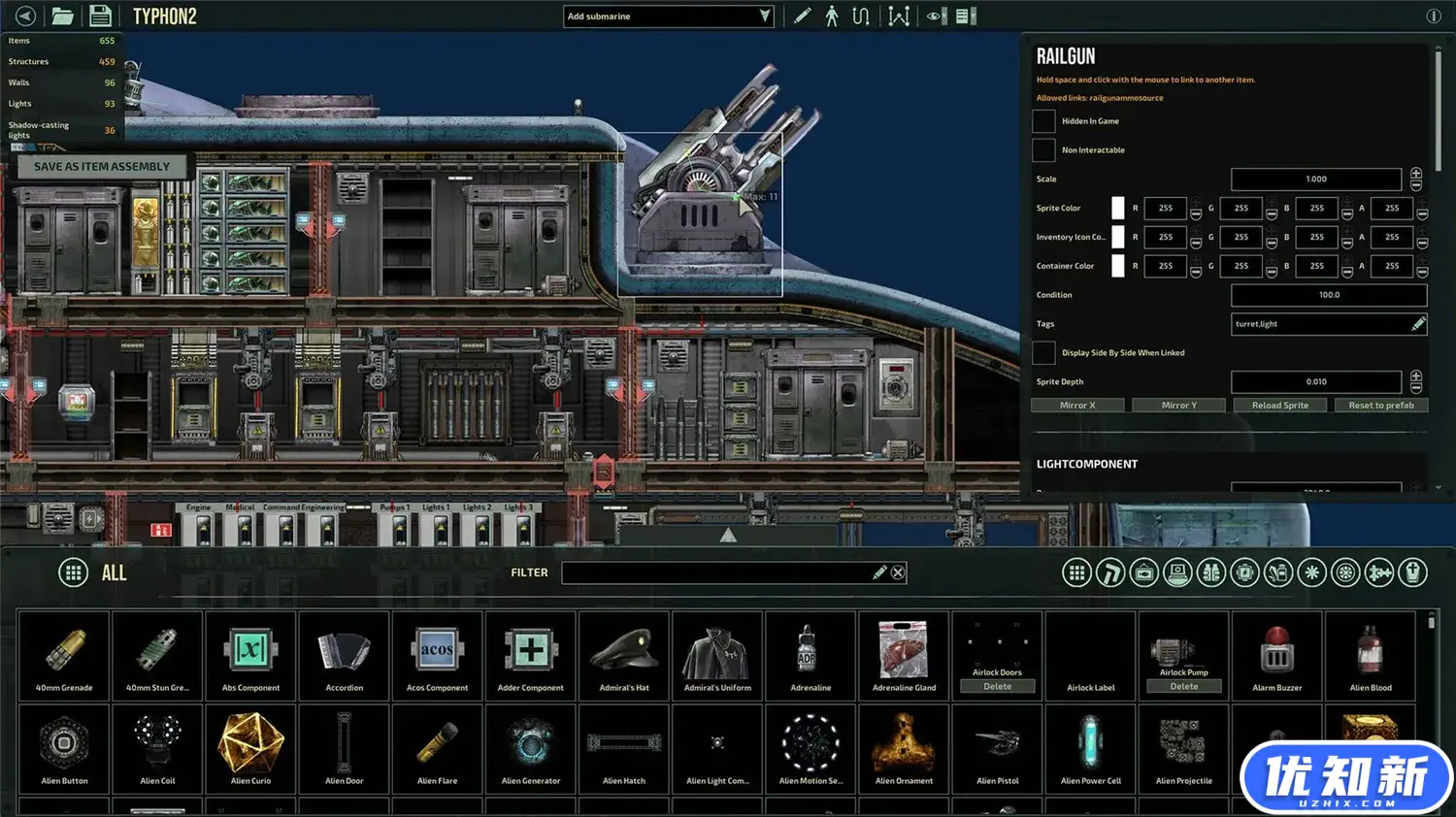Open a submarine file with folder icon
Viewport: 1456px width, 817px height.
[63, 16]
